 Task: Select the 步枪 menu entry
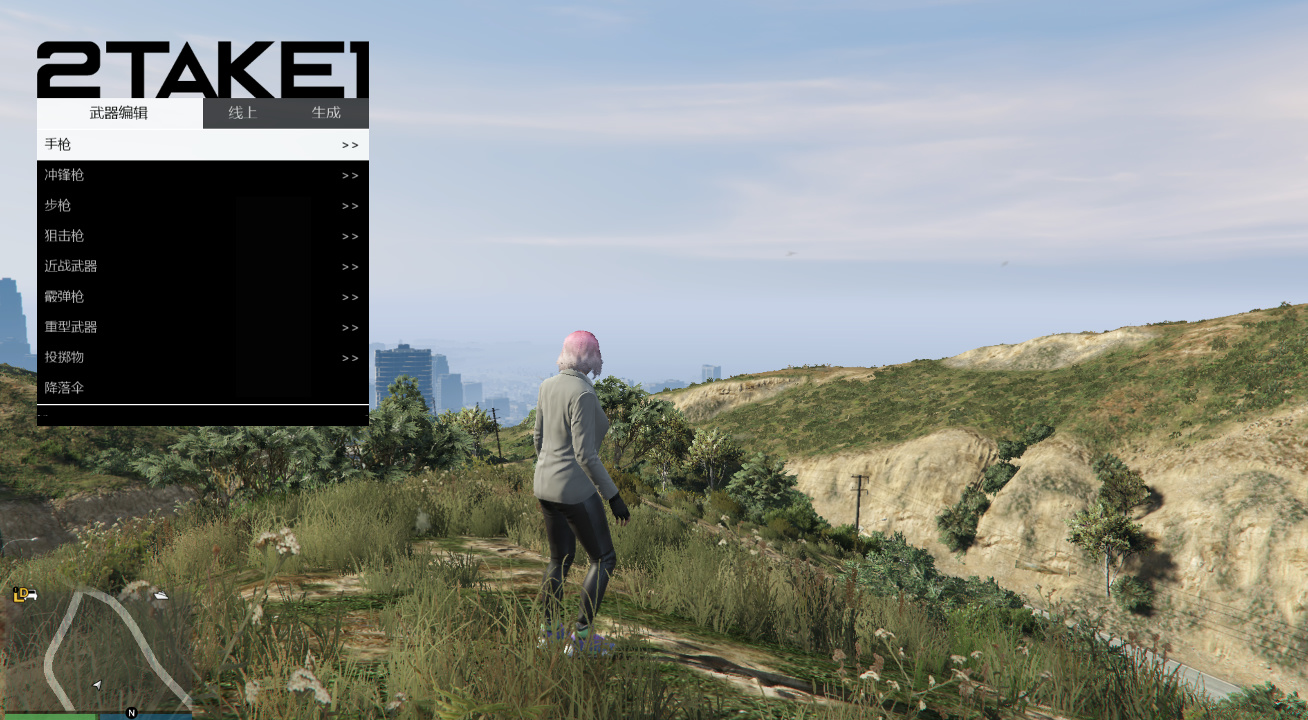point(56,205)
